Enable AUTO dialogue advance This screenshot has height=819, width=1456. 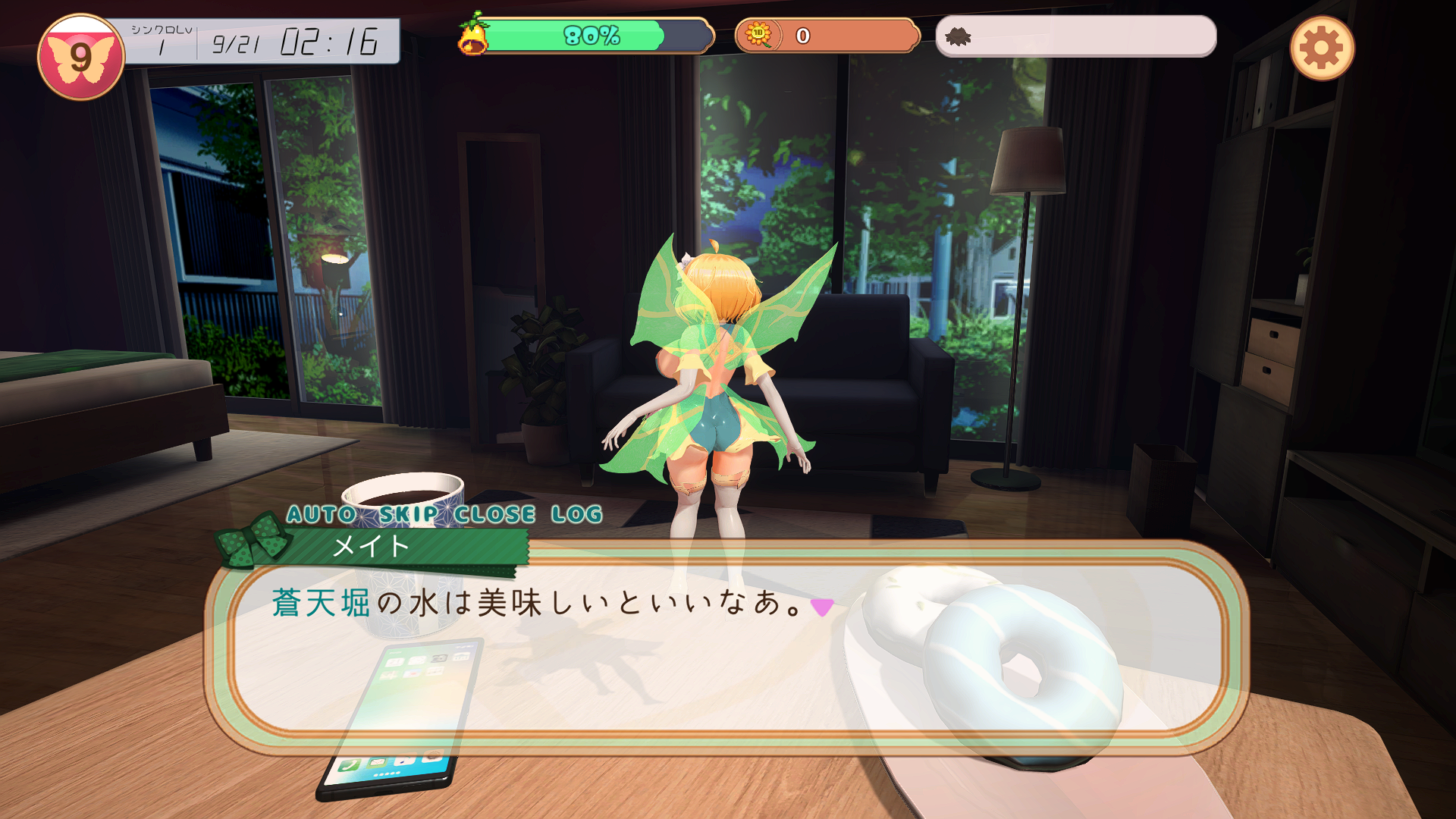(x=322, y=514)
